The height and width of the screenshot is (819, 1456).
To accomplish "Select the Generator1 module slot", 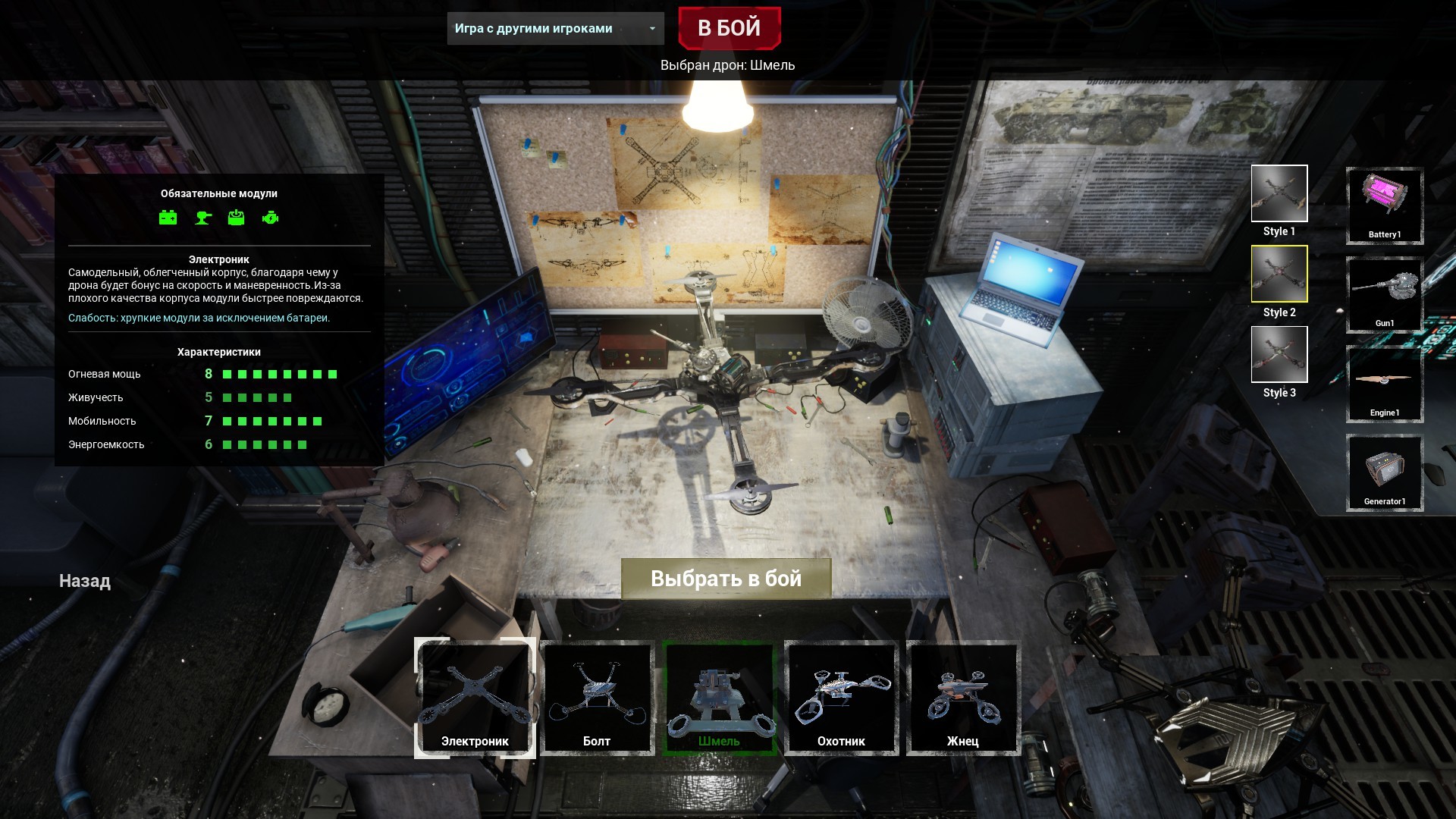I will pyautogui.click(x=1384, y=473).
